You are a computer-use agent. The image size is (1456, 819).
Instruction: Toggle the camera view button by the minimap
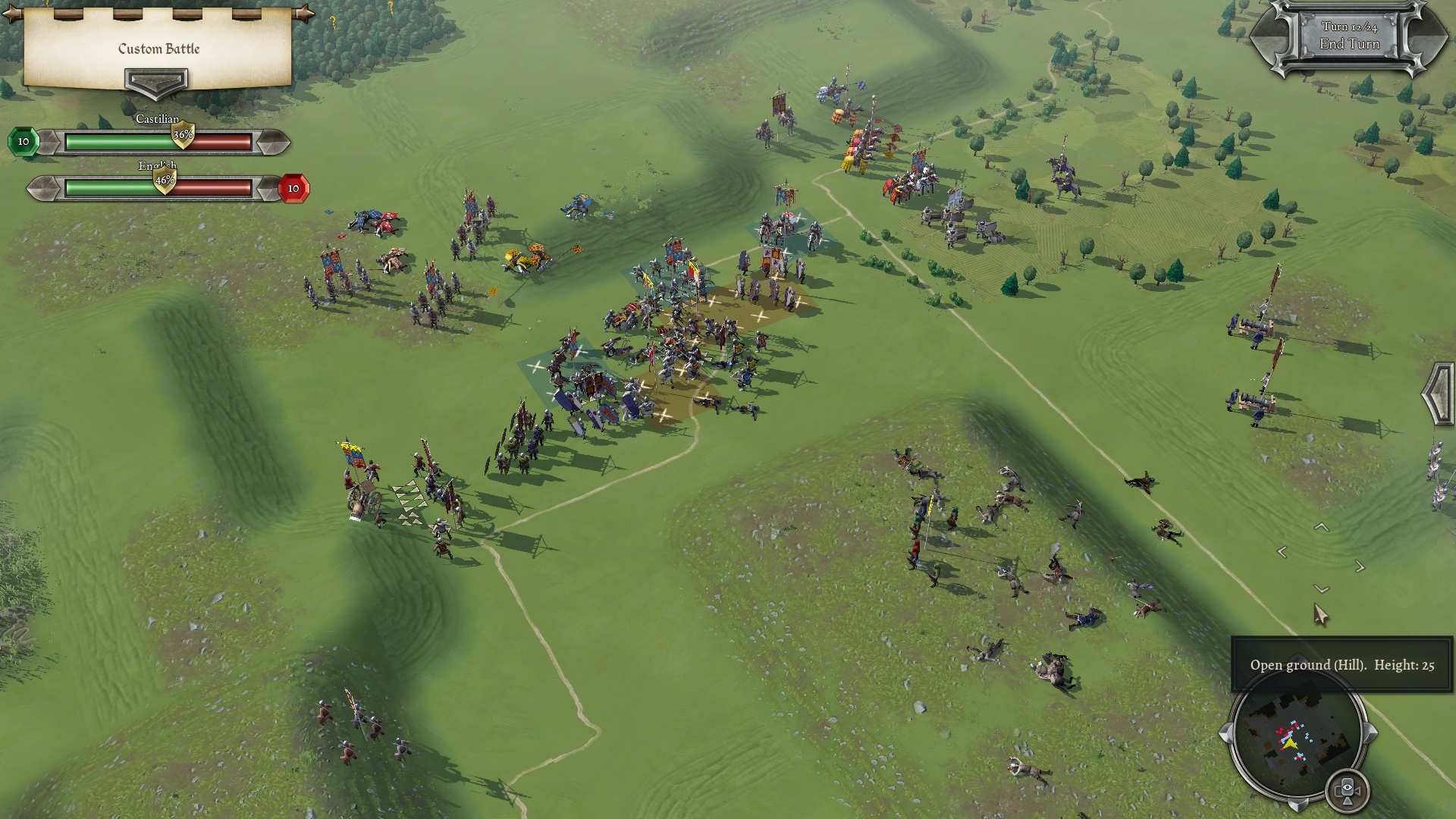pyautogui.click(x=1348, y=790)
